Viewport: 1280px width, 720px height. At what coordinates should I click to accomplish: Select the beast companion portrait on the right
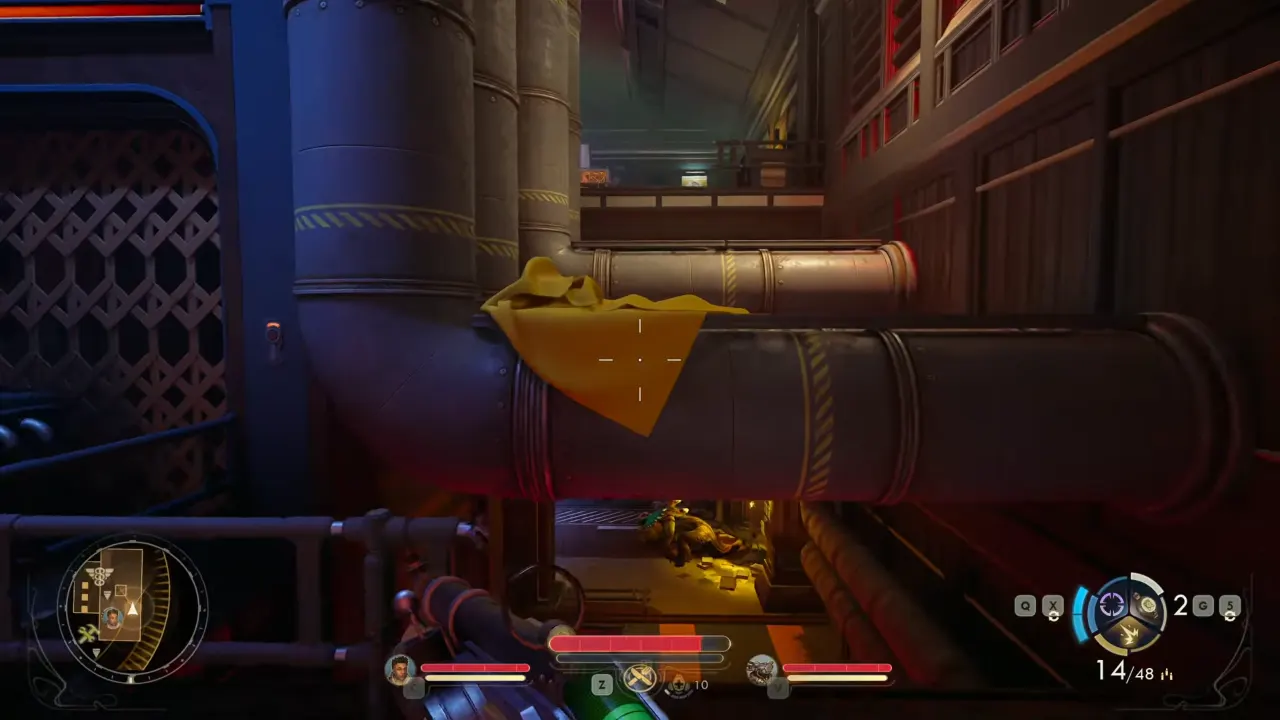click(x=760, y=671)
